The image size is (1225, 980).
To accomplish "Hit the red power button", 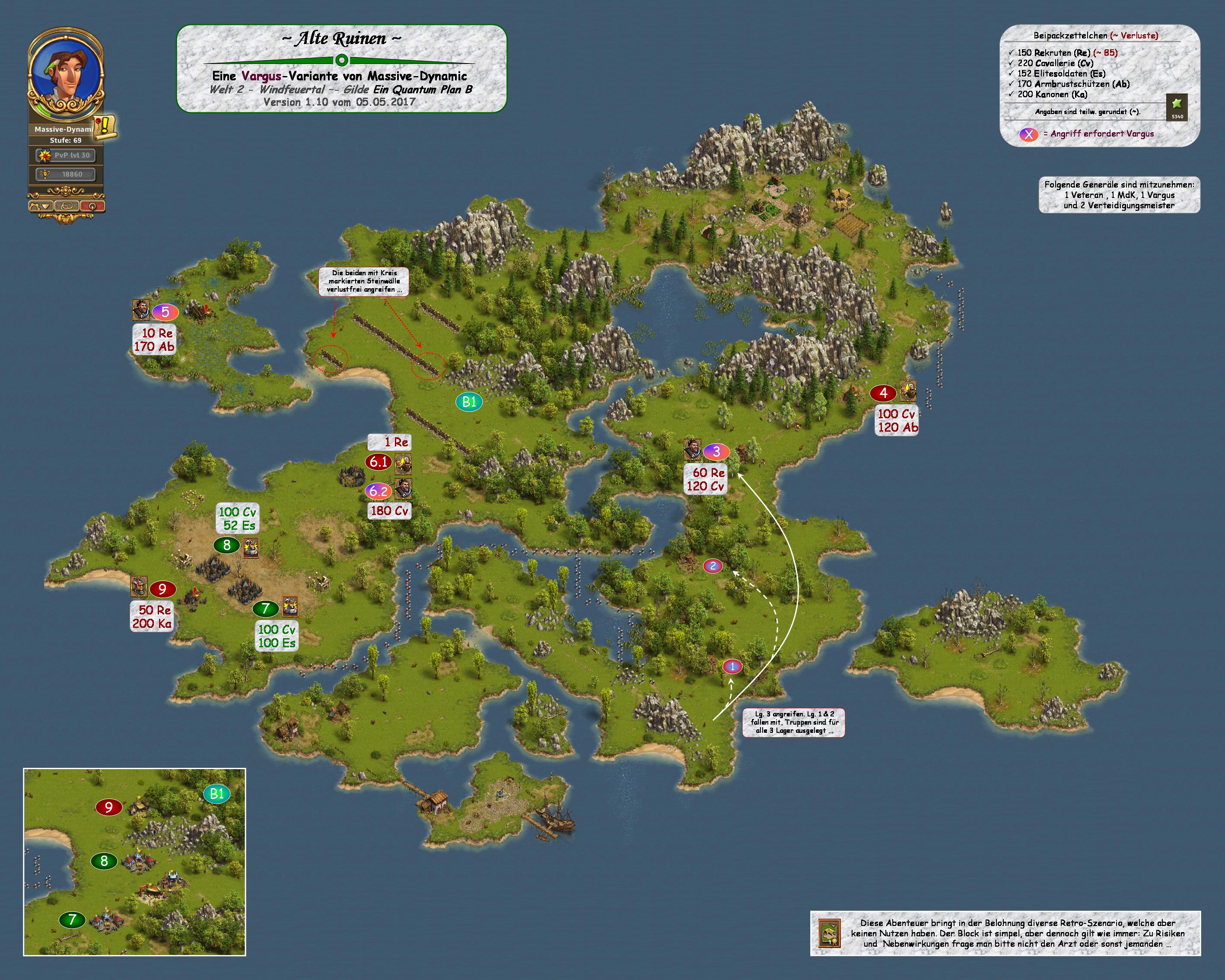I will pyautogui.click(x=92, y=206).
